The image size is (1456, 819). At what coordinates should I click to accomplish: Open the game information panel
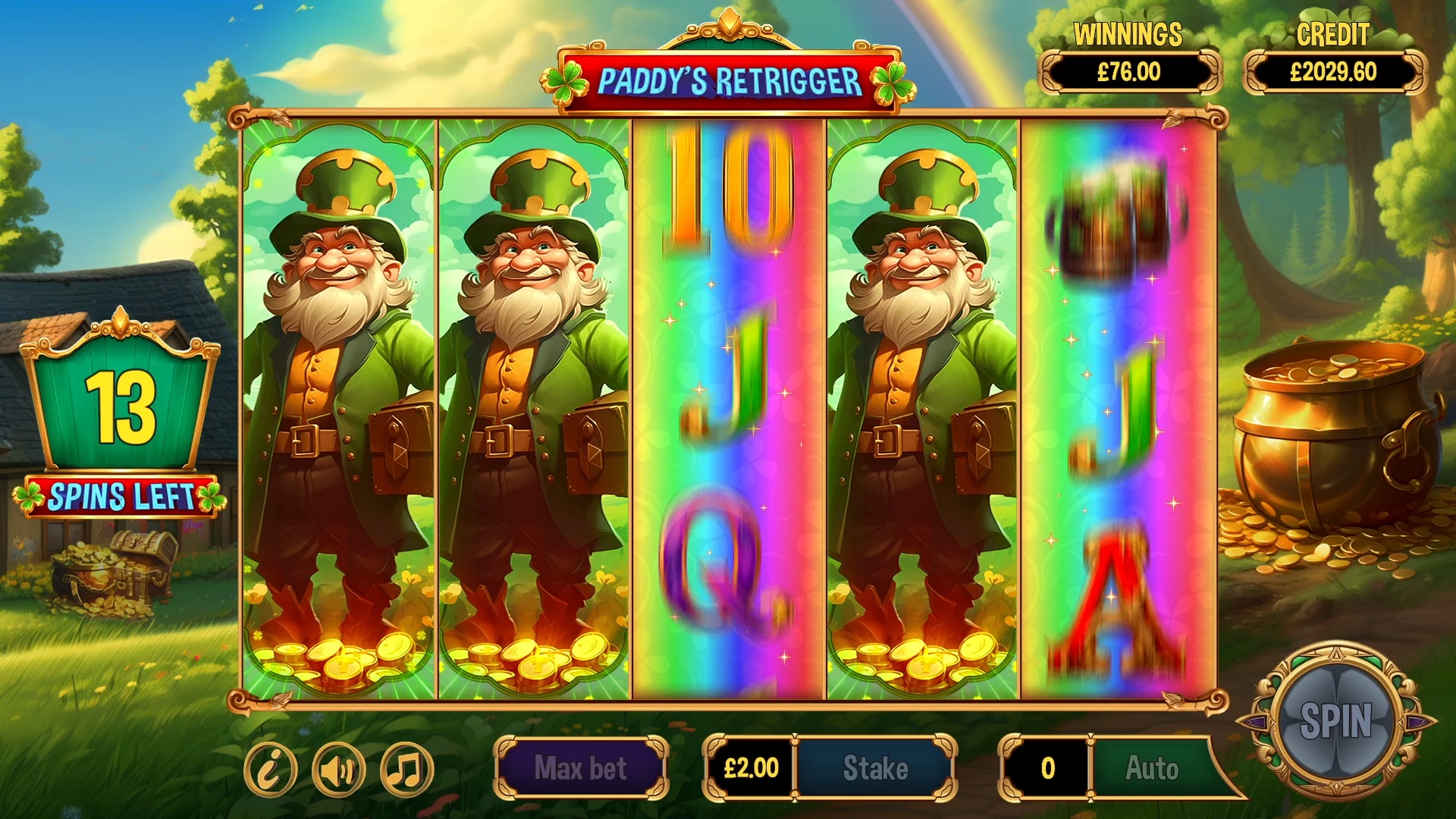[x=273, y=768]
